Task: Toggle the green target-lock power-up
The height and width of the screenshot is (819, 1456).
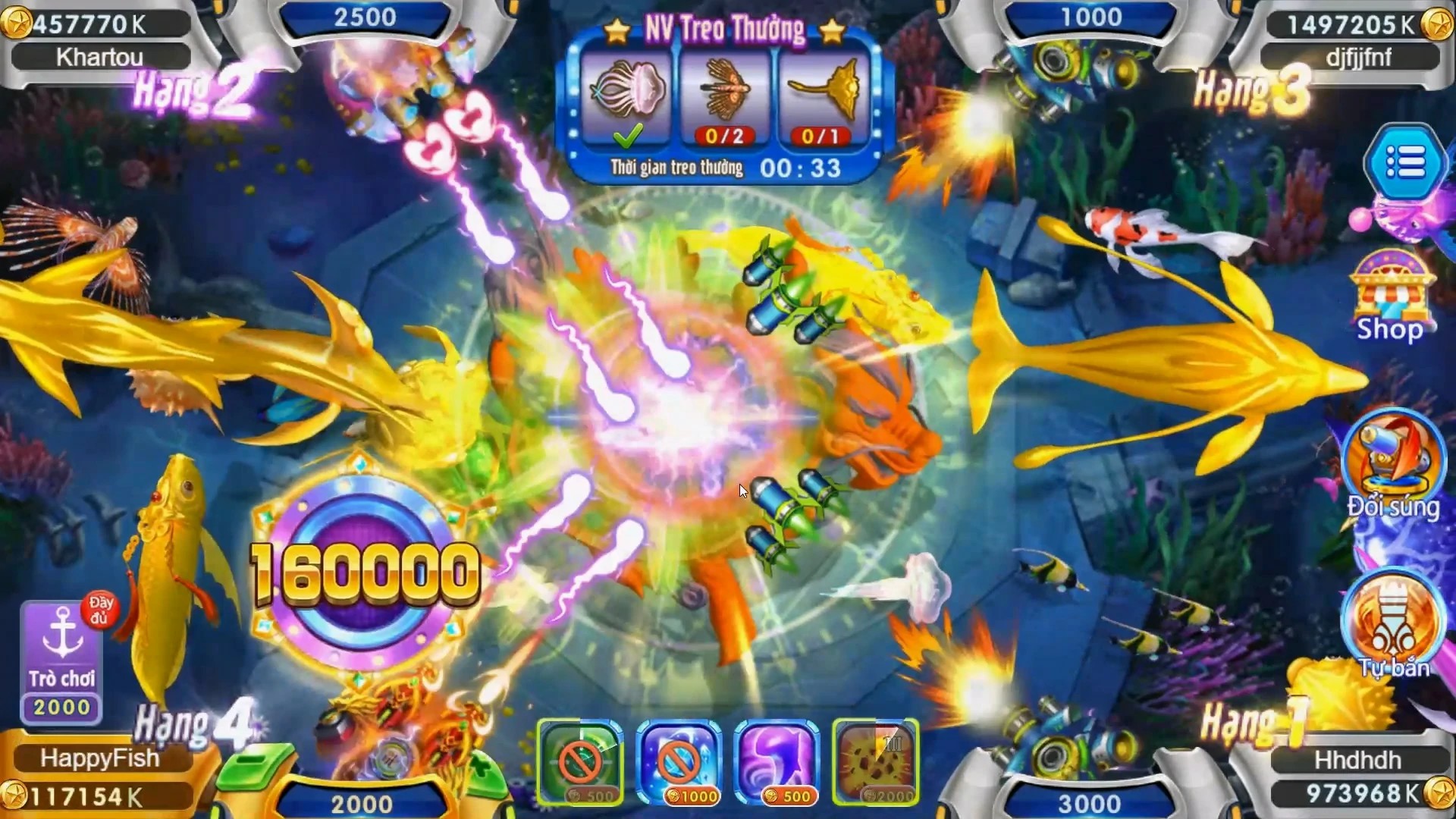Action: [581, 762]
